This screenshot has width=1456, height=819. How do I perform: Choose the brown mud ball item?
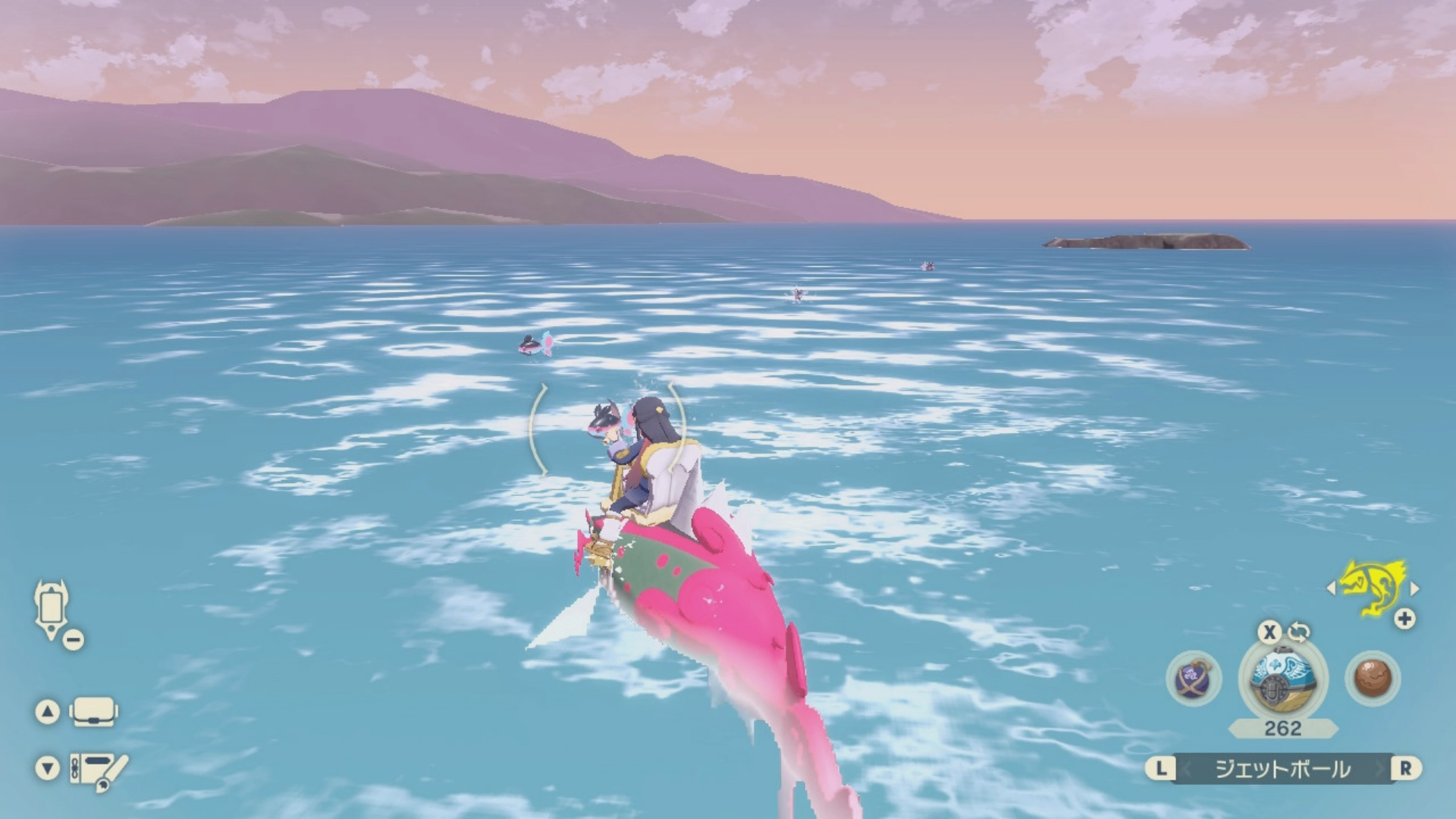pyautogui.click(x=1372, y=678)
